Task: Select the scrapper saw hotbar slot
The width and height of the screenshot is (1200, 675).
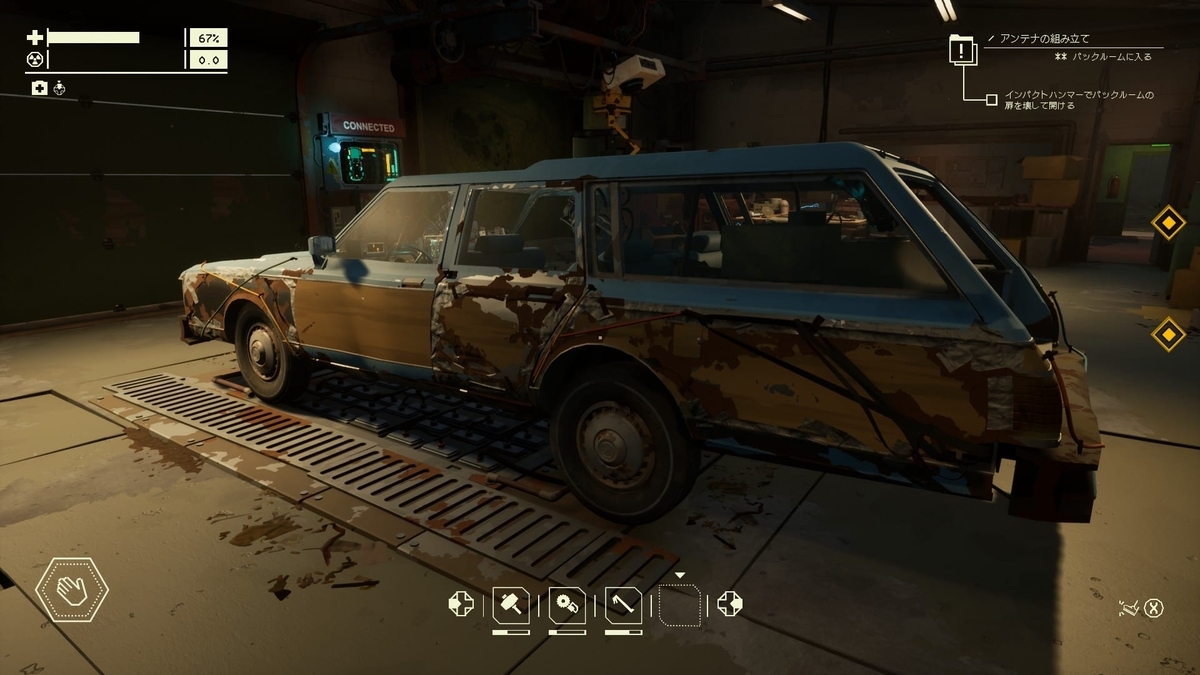Action: [x=567, y=604]
